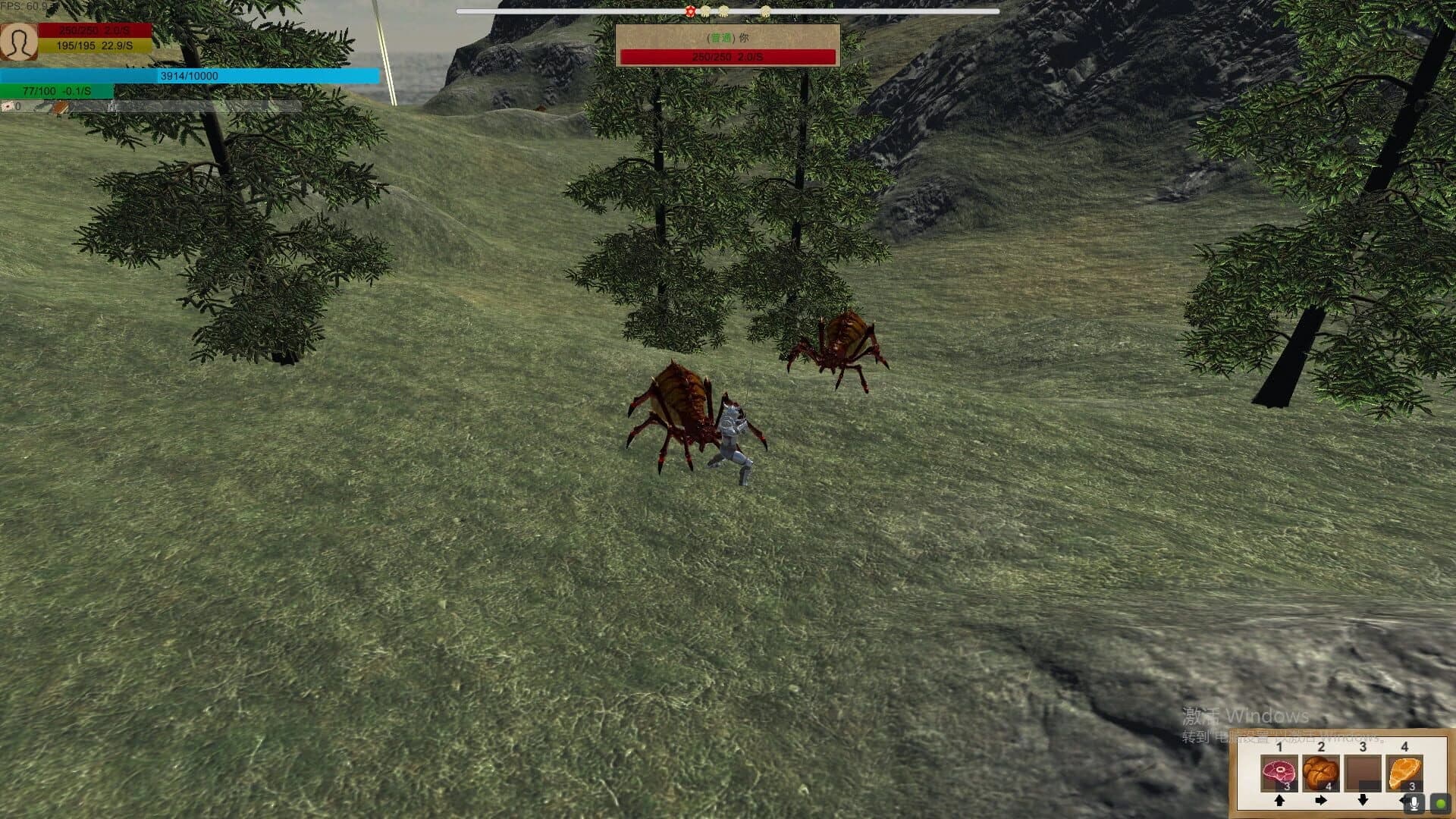Click the book icon in the quickslot row
The height and width of the screenshot is (819, 1456).
point(59,106)
